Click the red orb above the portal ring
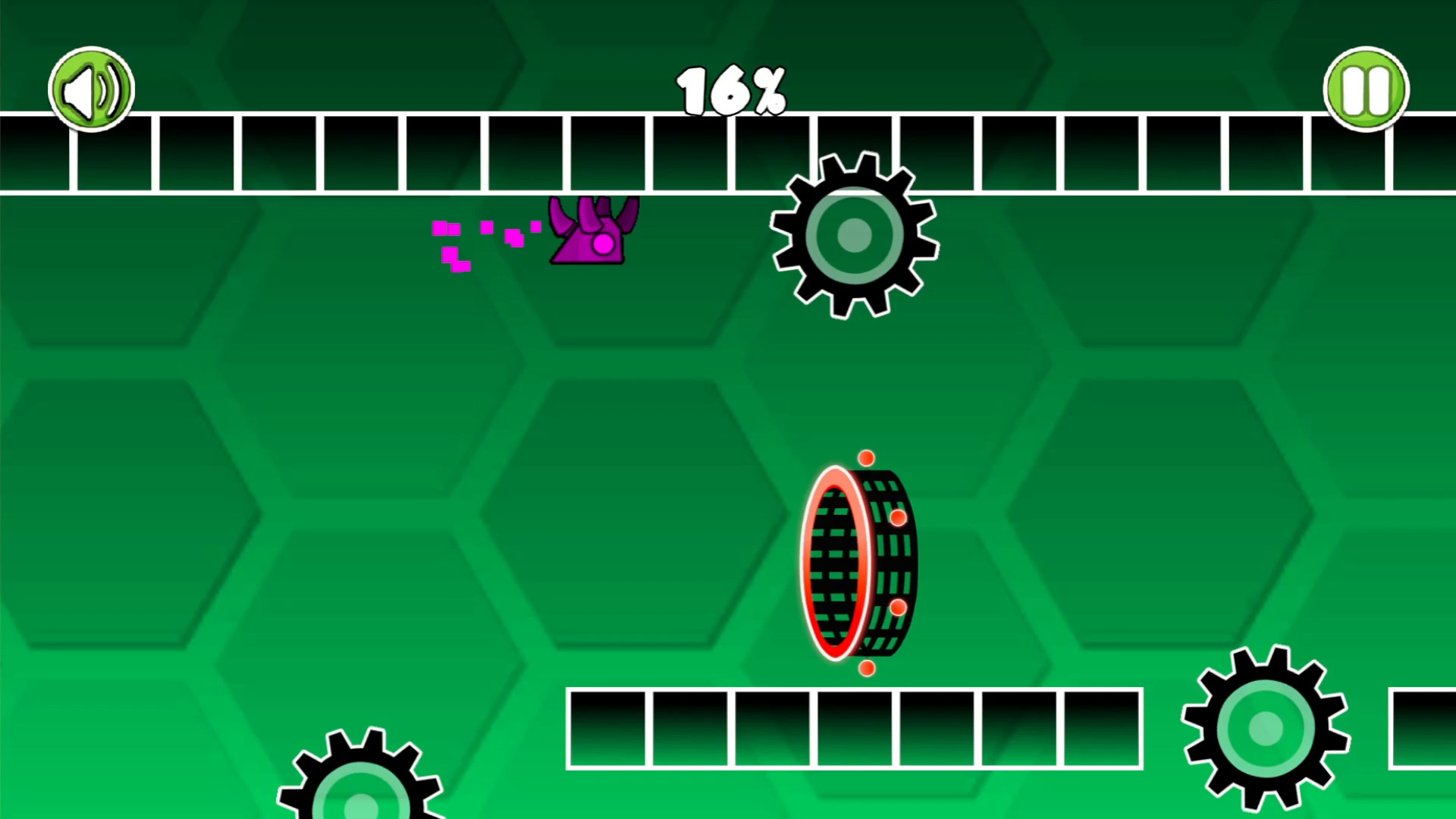 [x=867, y=459]
